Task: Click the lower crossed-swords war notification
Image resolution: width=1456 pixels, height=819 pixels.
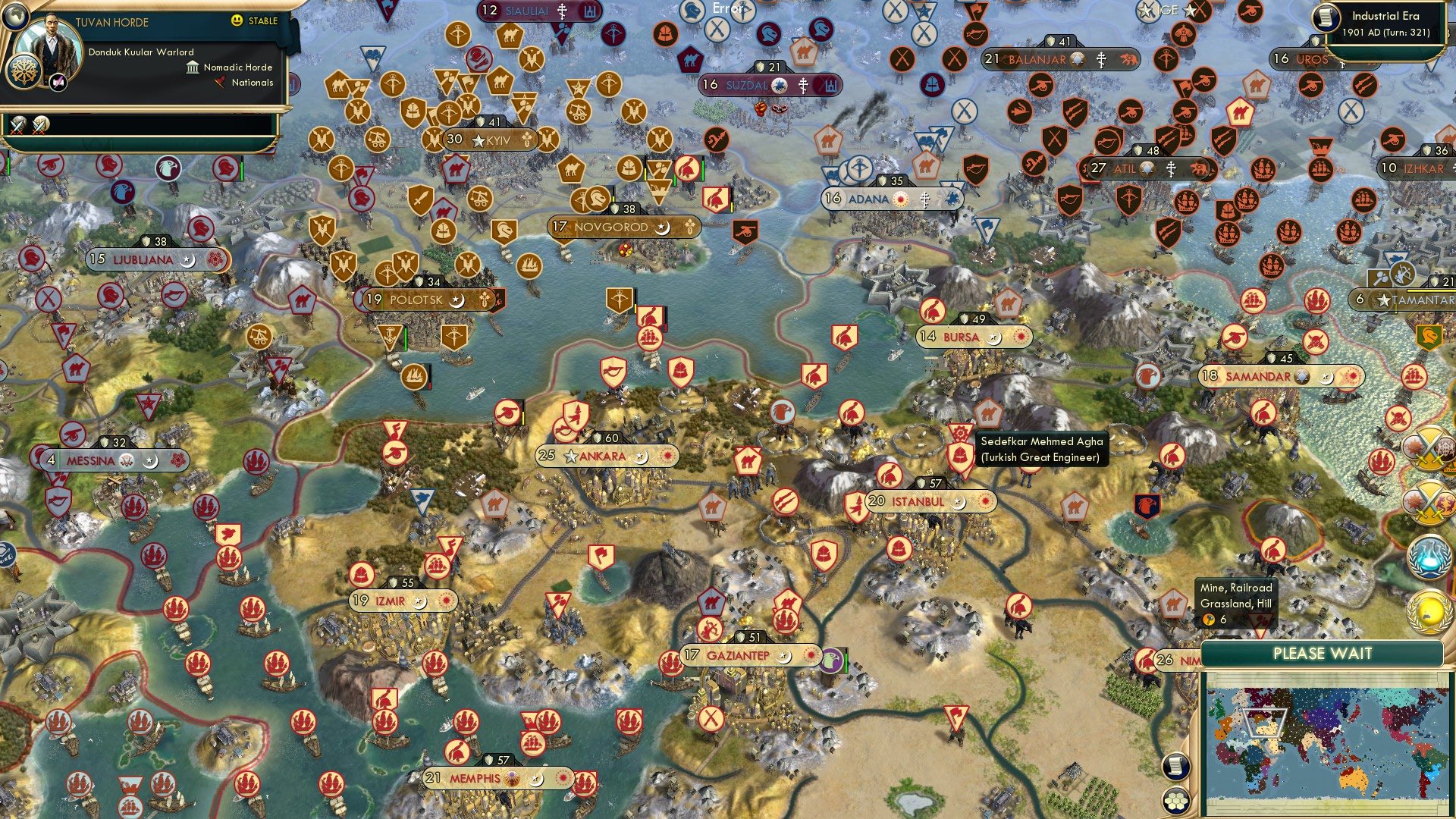Action: 1429,502
